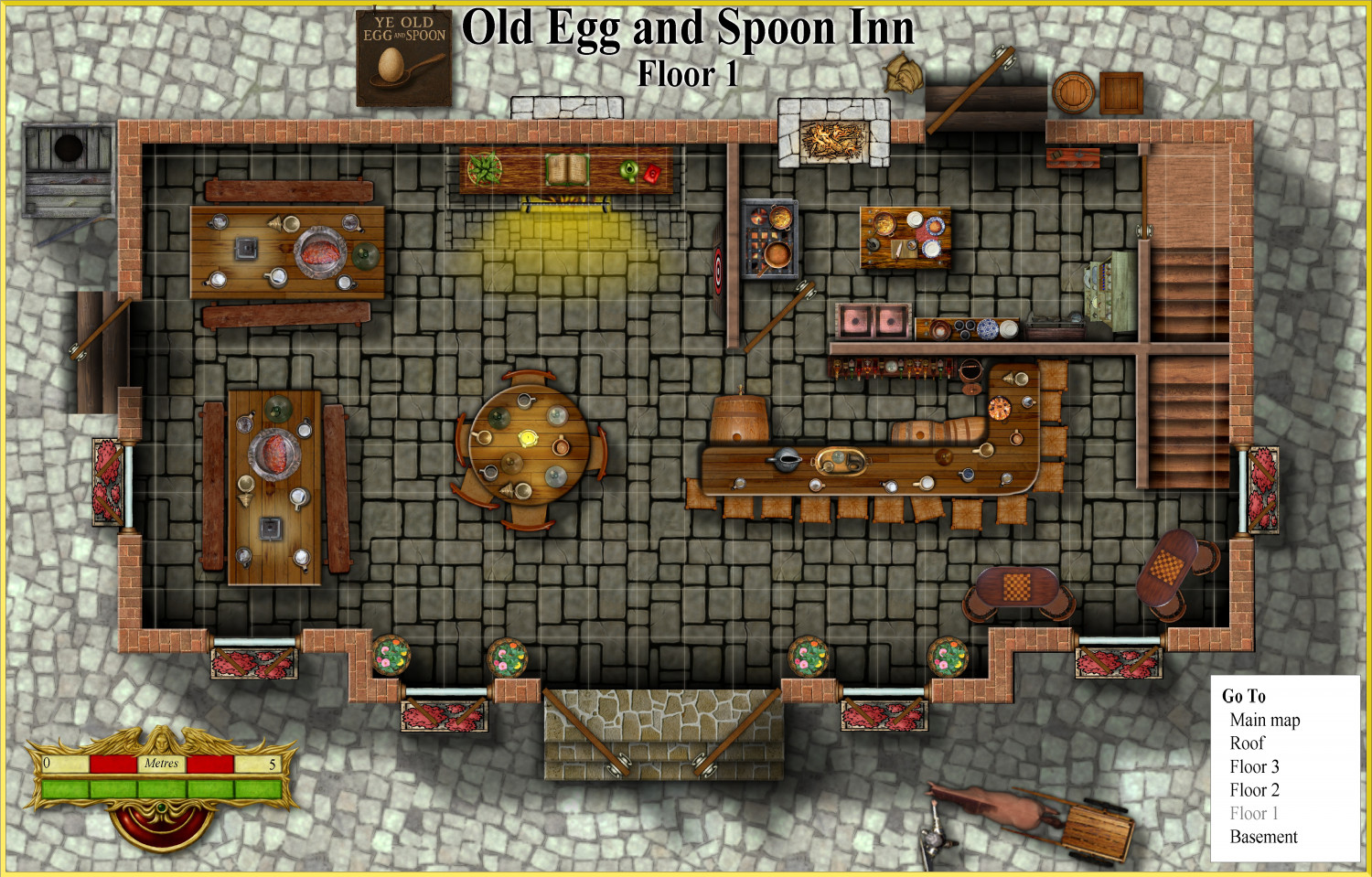The image size is (1372, 877).
Task: Switch to Floor 3 view
Action: [x=1254, y=767]
